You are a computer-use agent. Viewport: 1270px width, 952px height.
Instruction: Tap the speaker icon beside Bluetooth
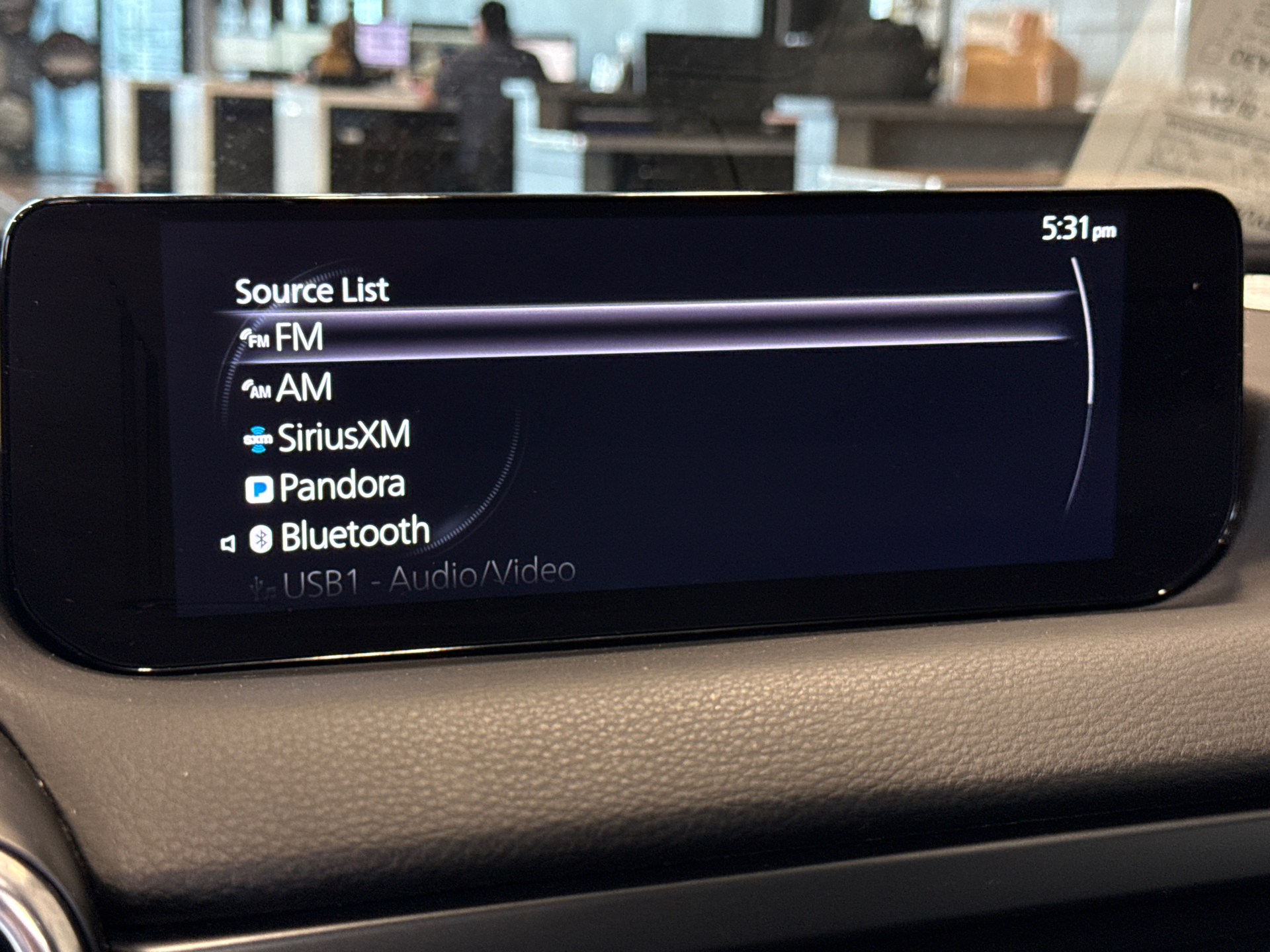[229, 541]
